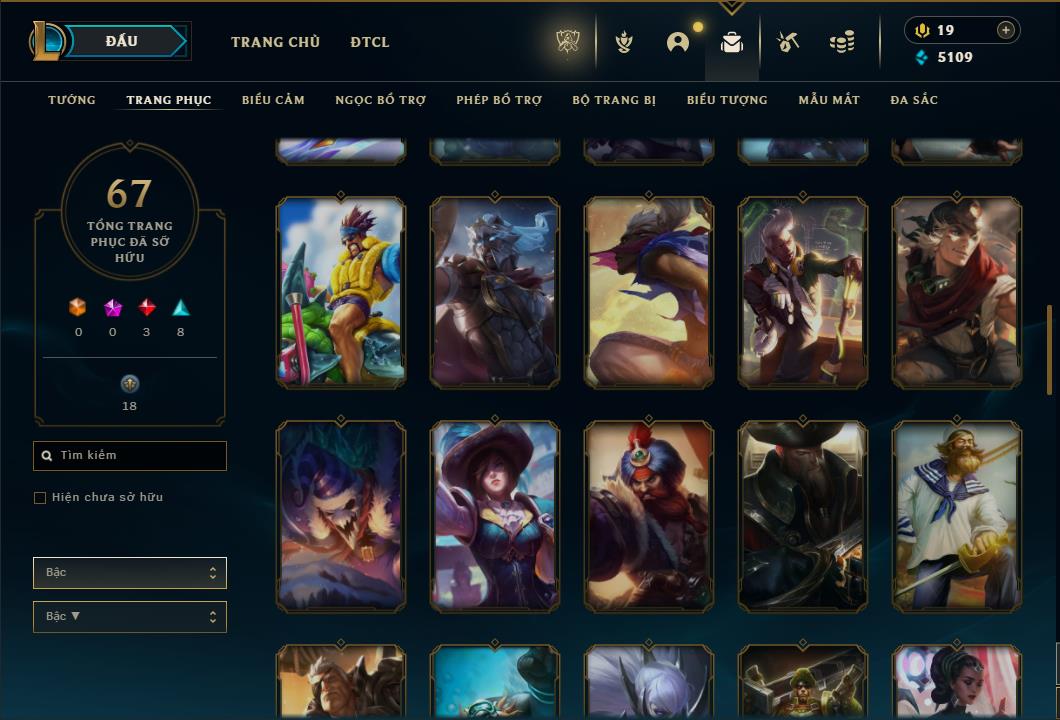Open the Bậc sort order dropdown
The image size is (1060, 720).
pos(130,617)
